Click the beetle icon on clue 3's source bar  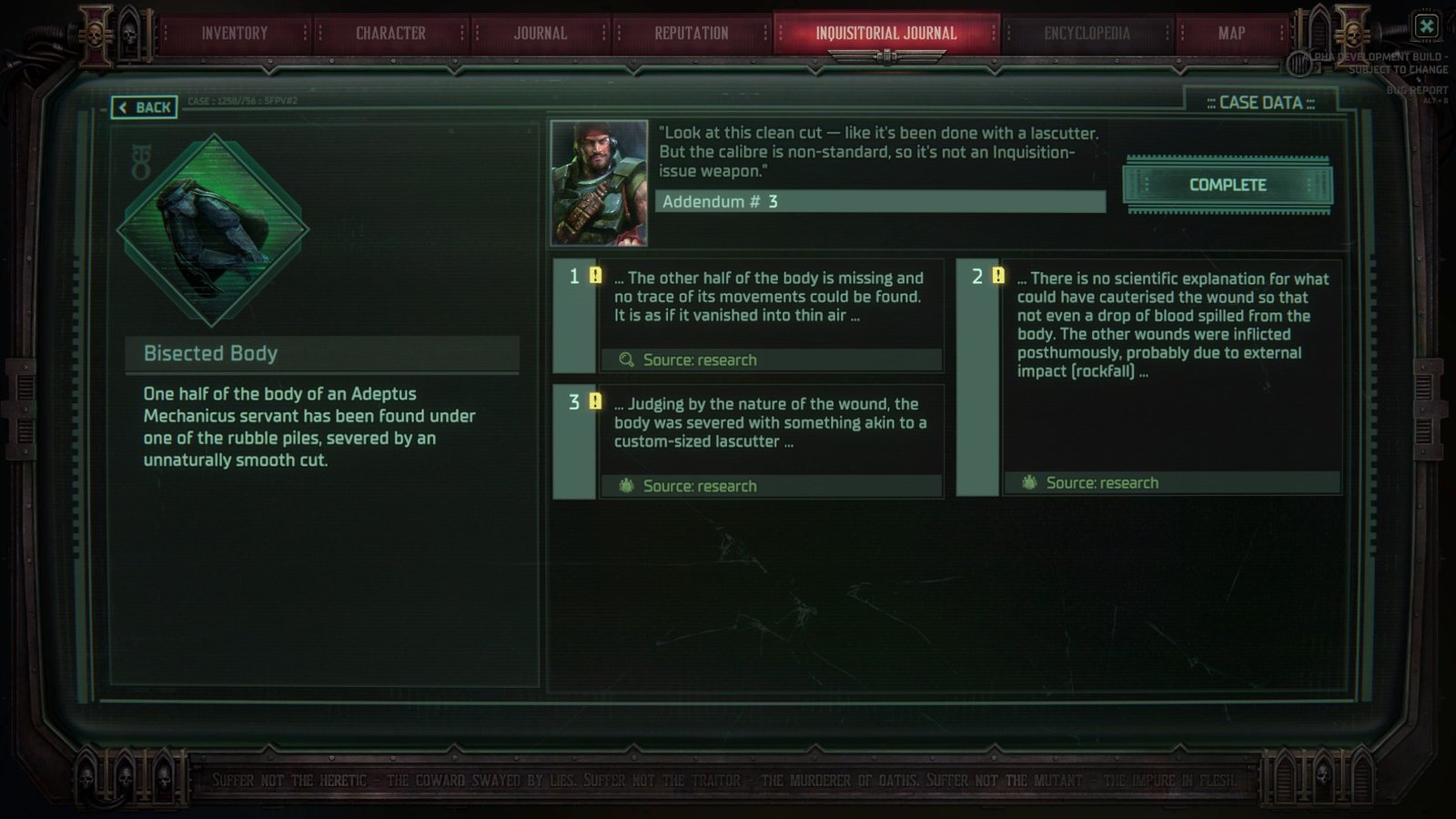pyautogui.click(x=625, y=486)
